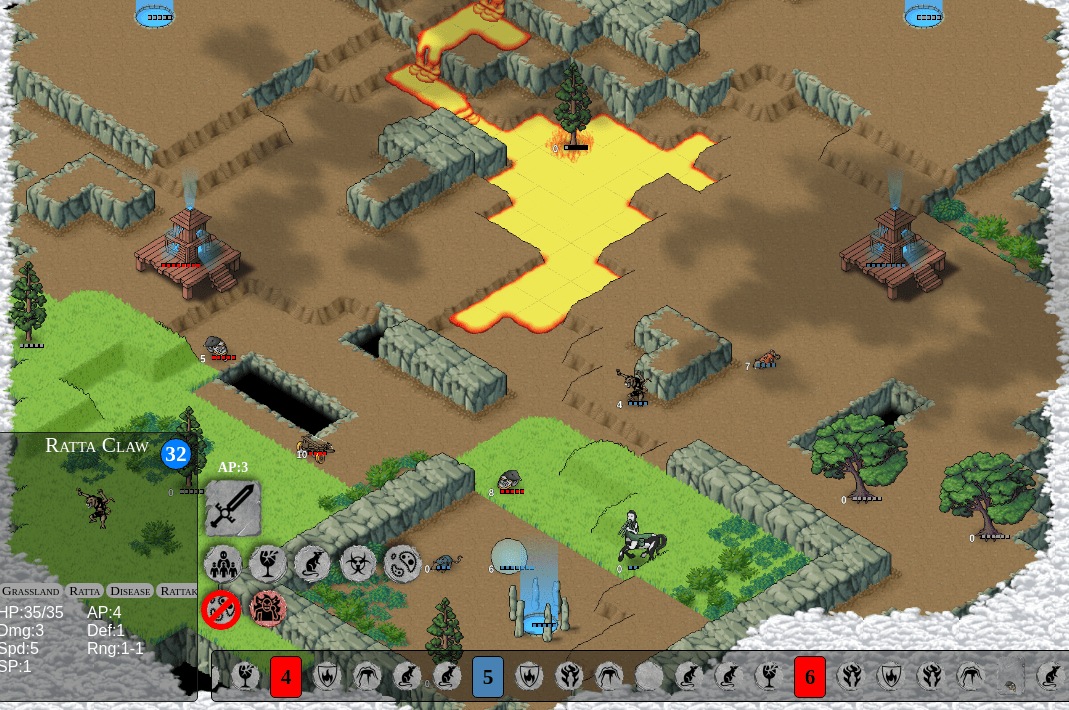Viewport: 1069px width, 710px height.
Task: Click the red number 4 turn marker
Action: [x=286, y=677]
